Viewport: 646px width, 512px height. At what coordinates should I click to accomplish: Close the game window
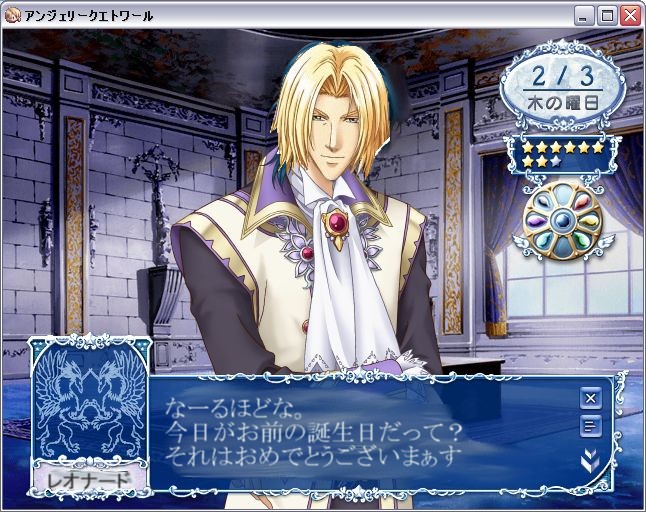630,15
